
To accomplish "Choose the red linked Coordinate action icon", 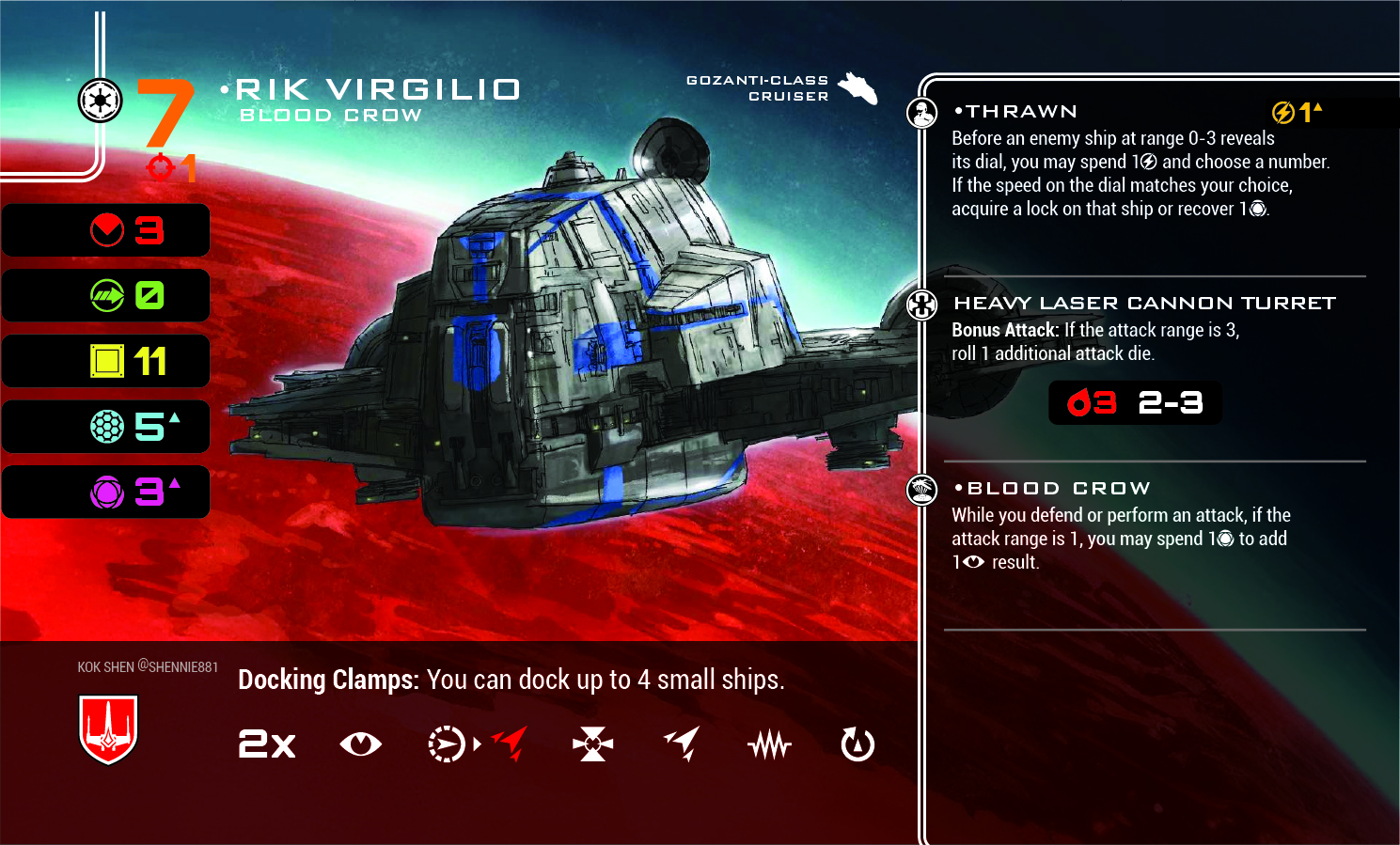I will tap(511, 743).
